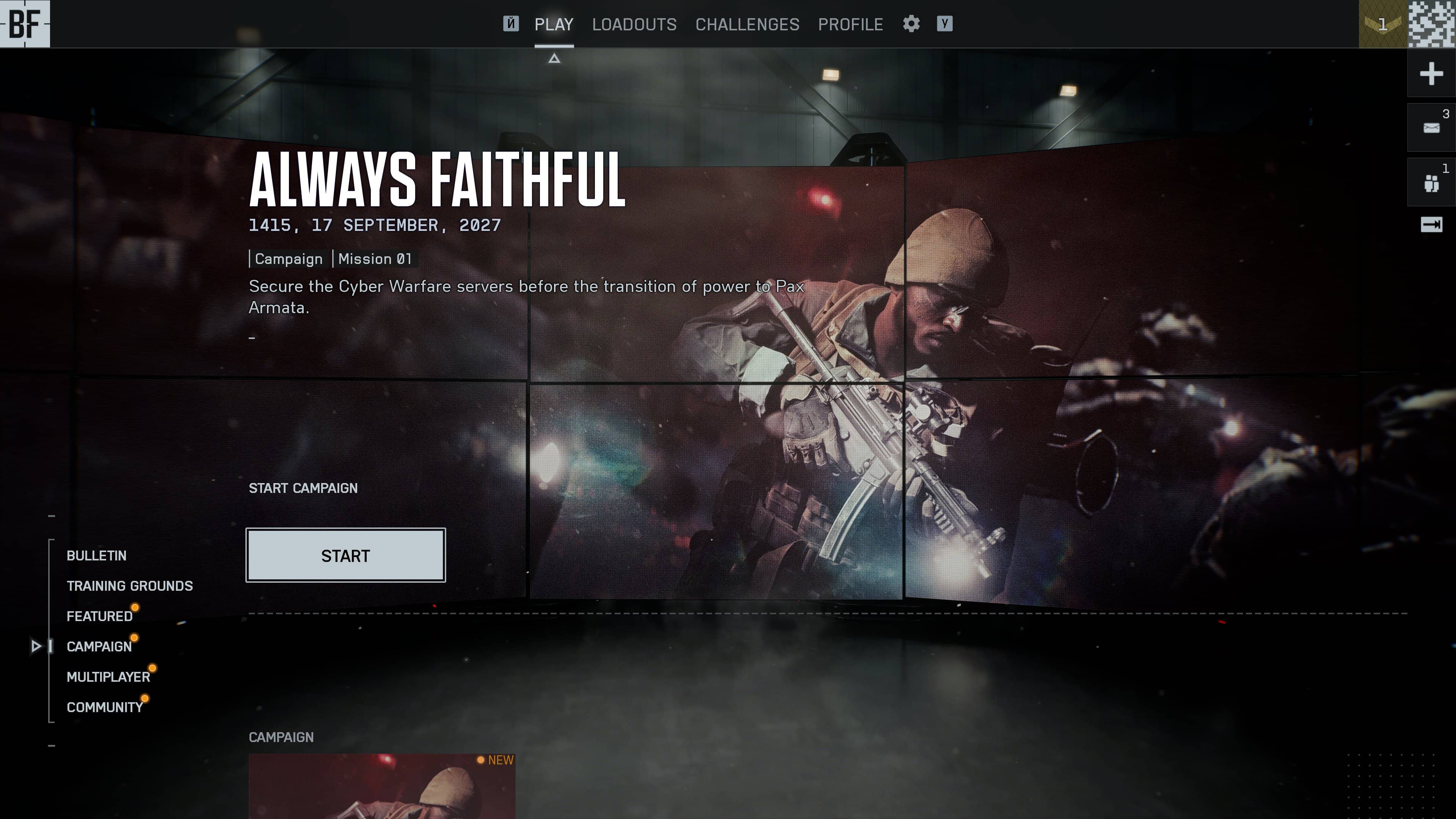Click the BF logo in the corner
The width and height of the screenshot is (1456, 819).
point(25,24)
